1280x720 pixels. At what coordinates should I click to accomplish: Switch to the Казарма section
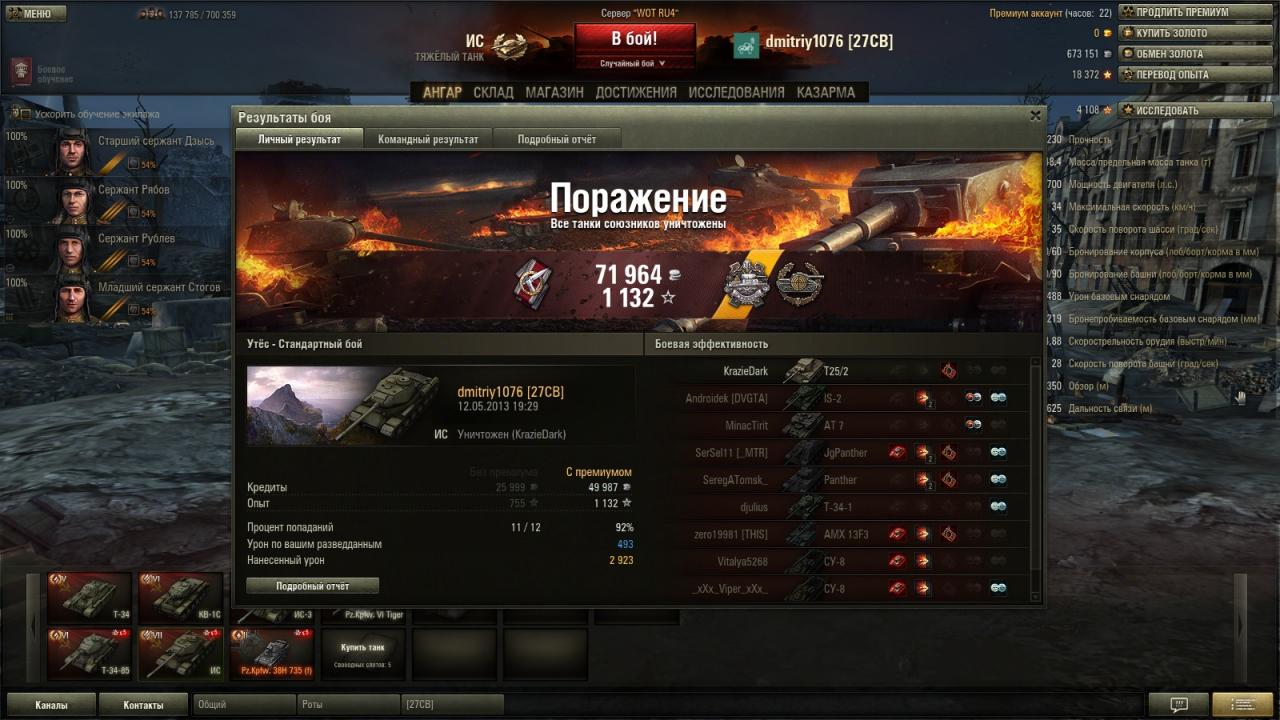tap(825, 92)
